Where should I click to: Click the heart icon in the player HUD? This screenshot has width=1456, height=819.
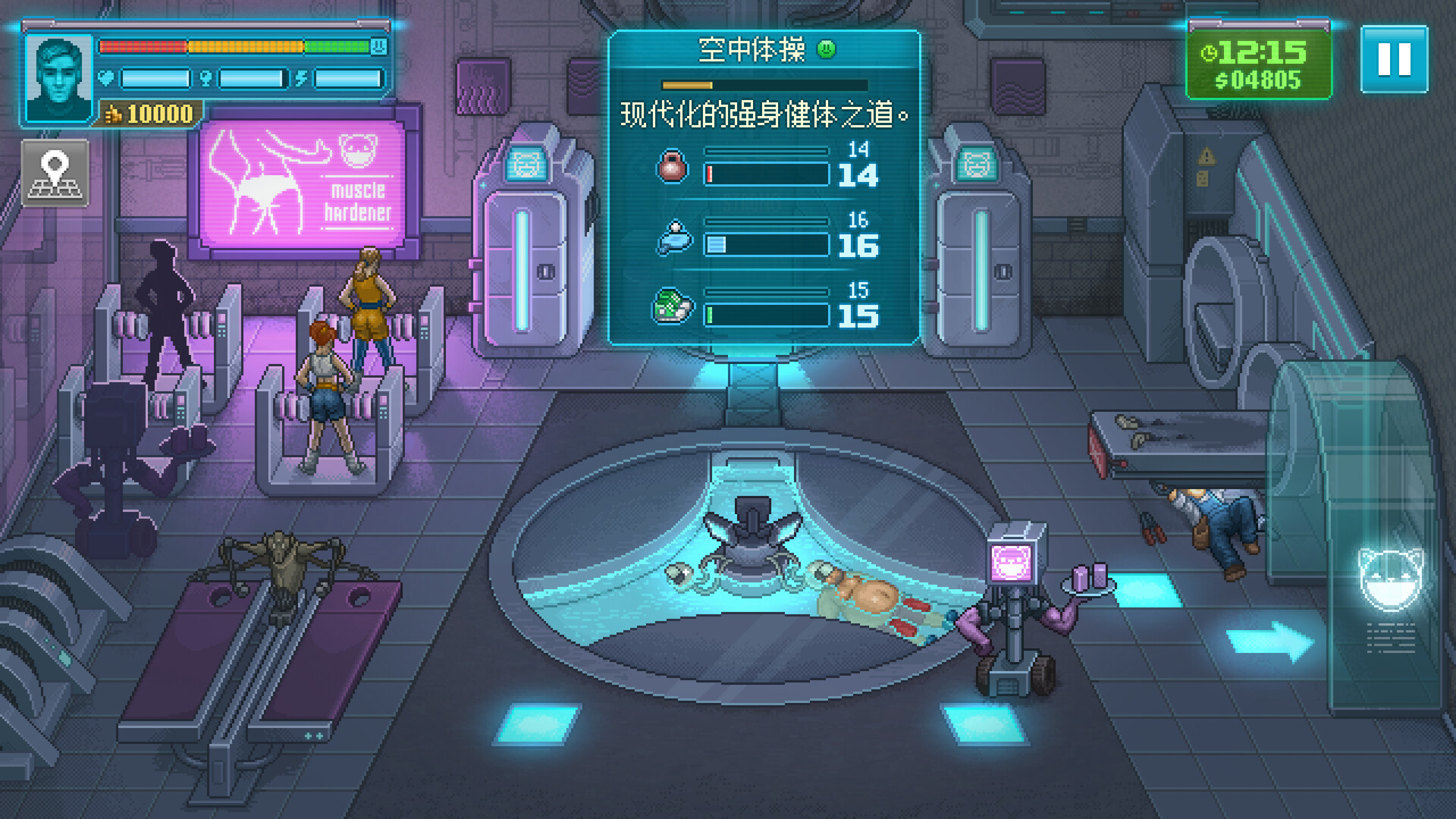point(107,77)
